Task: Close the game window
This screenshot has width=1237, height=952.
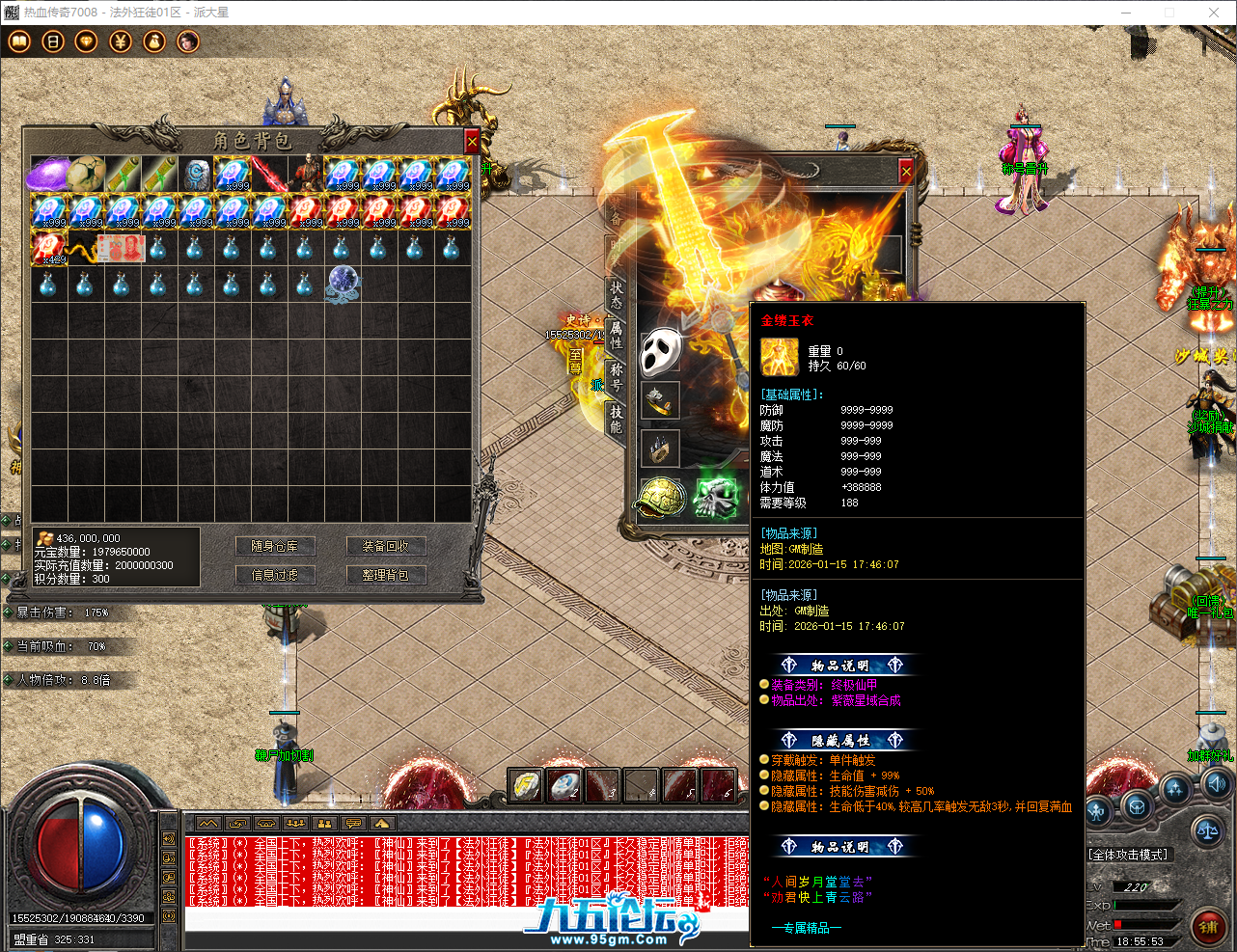Action: point(1214,13)
